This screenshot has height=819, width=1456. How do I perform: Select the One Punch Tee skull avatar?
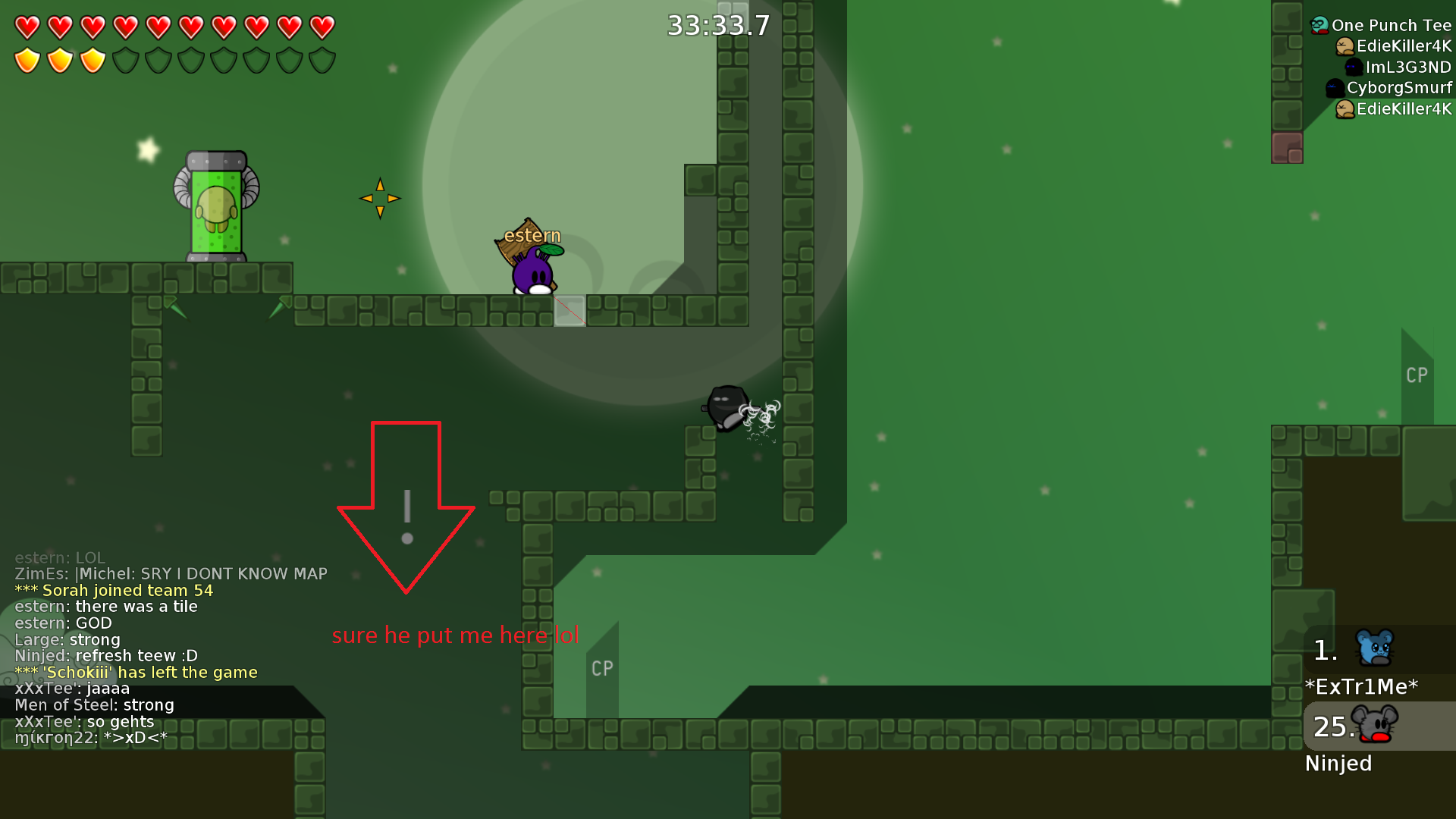(1318, 25)
